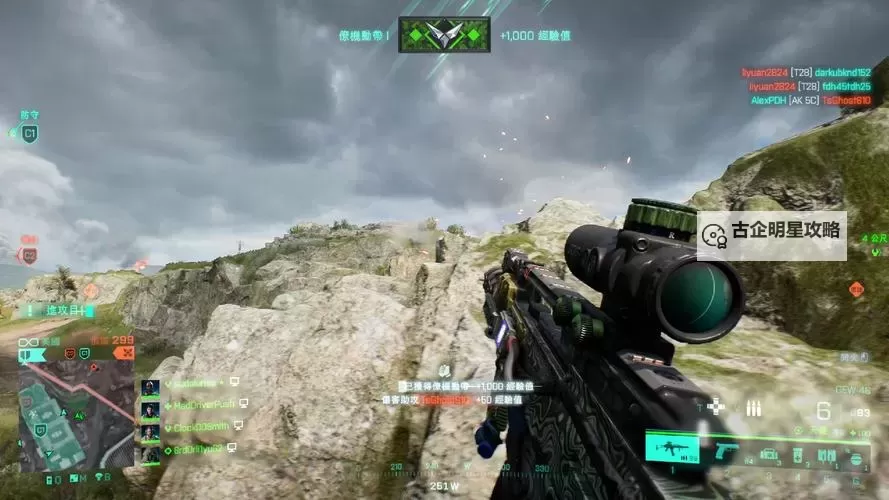The height and width of the screenshot is (500, 889).
Task: Select the three-magazine ammo slot
Action: [x=829, y=456]
